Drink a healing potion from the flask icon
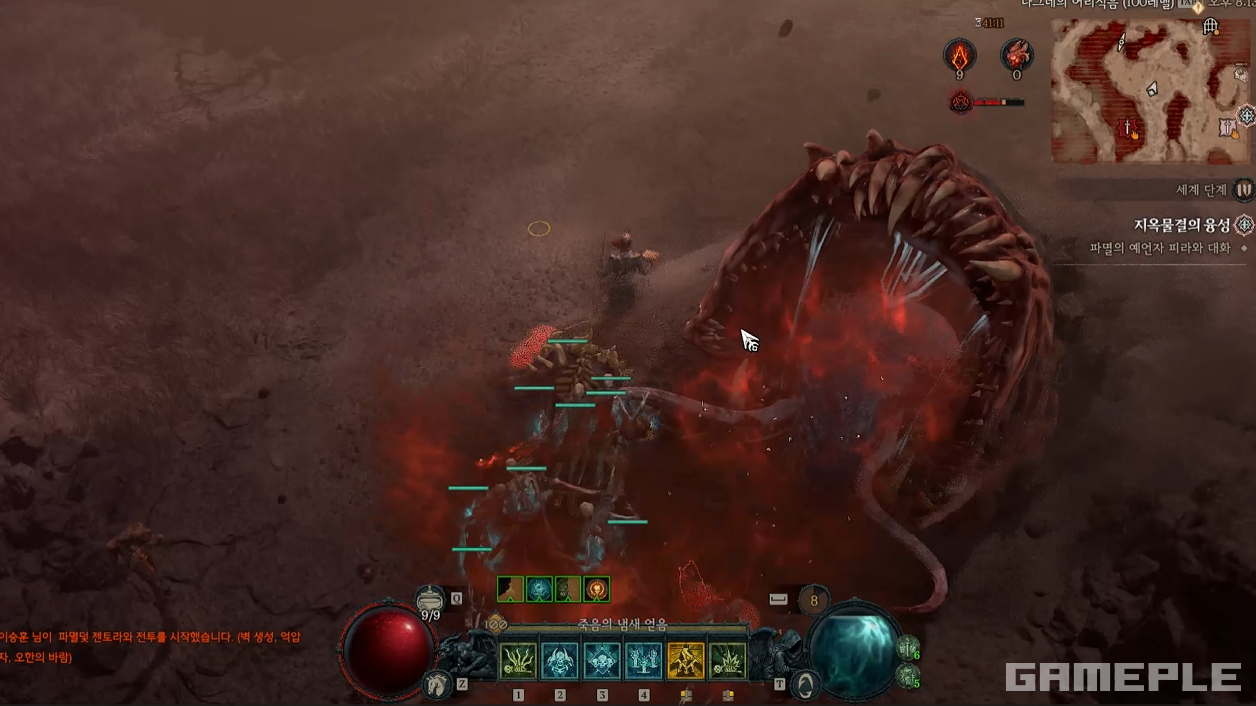The image size is (1256, 706). (x=430, y=598)
